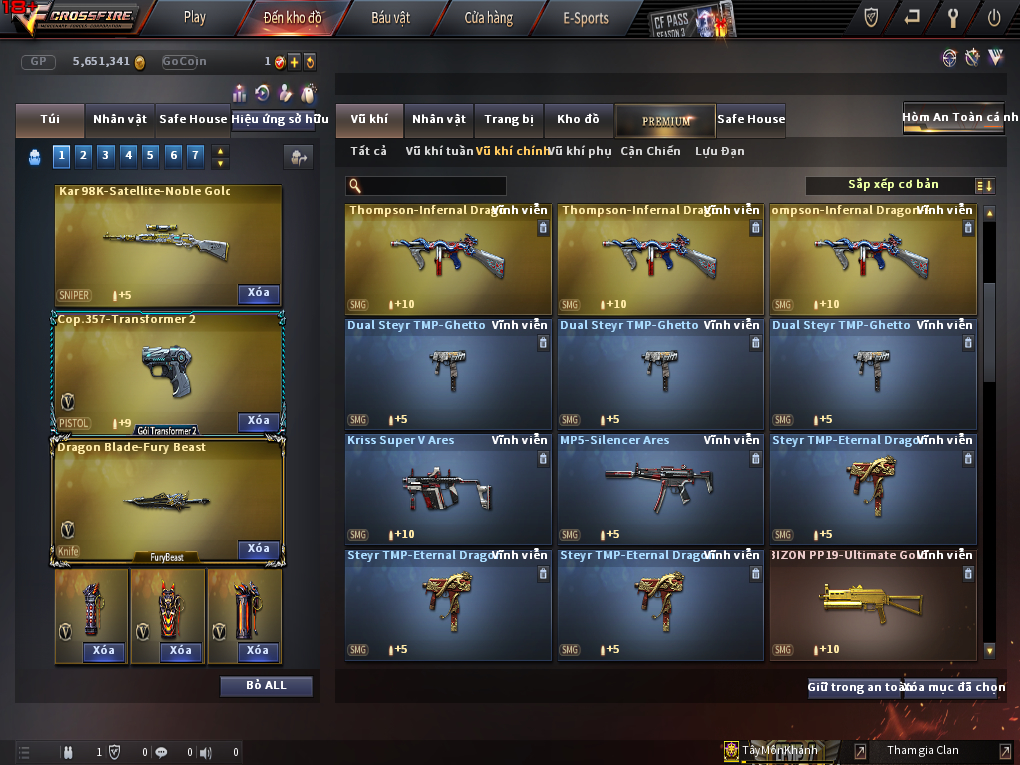Select the Kriss Super V Ares weapon
Screen dimensions: 1020x765
click(x=447, y=488)
